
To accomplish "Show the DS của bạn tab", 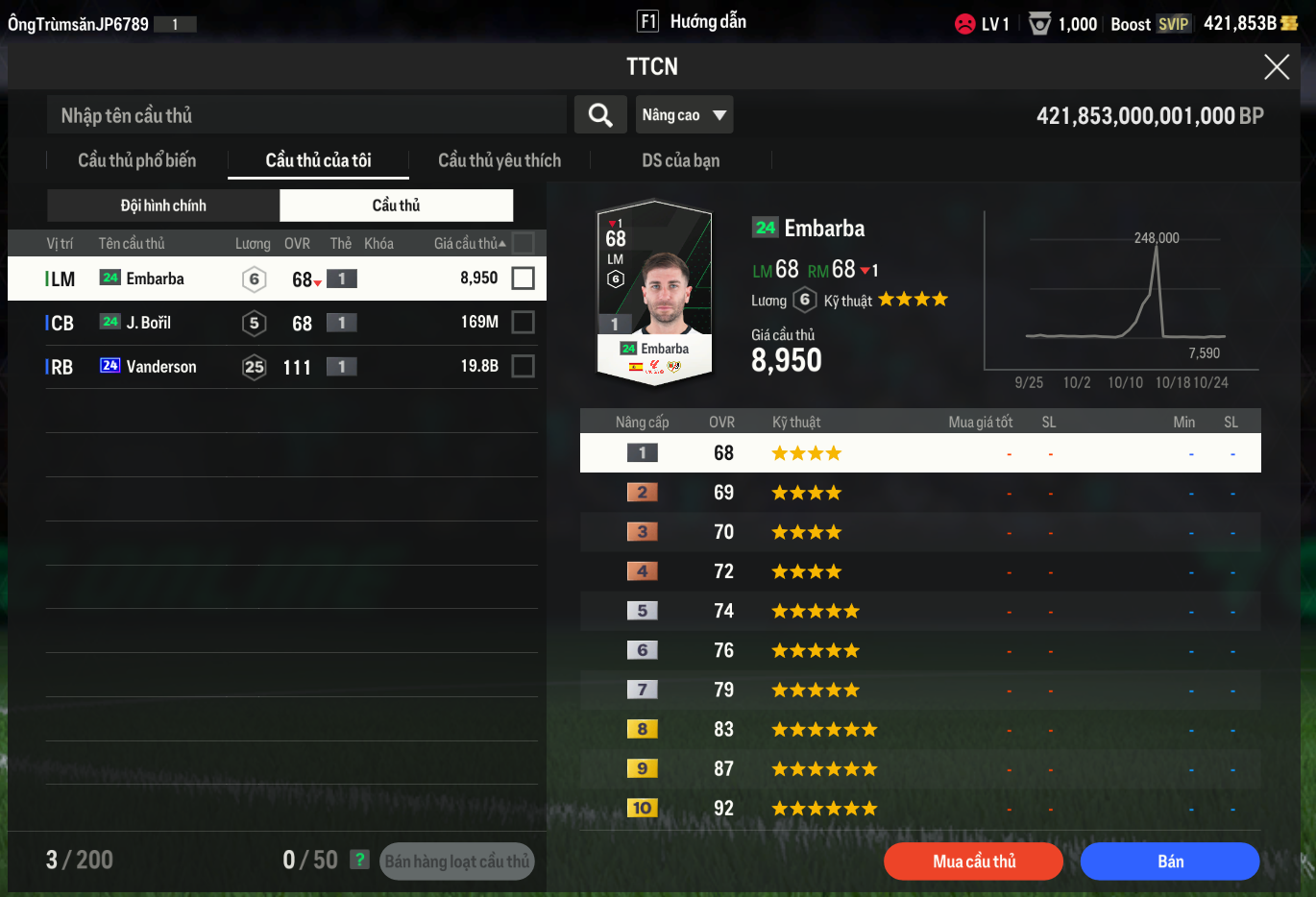I will 680,160.
